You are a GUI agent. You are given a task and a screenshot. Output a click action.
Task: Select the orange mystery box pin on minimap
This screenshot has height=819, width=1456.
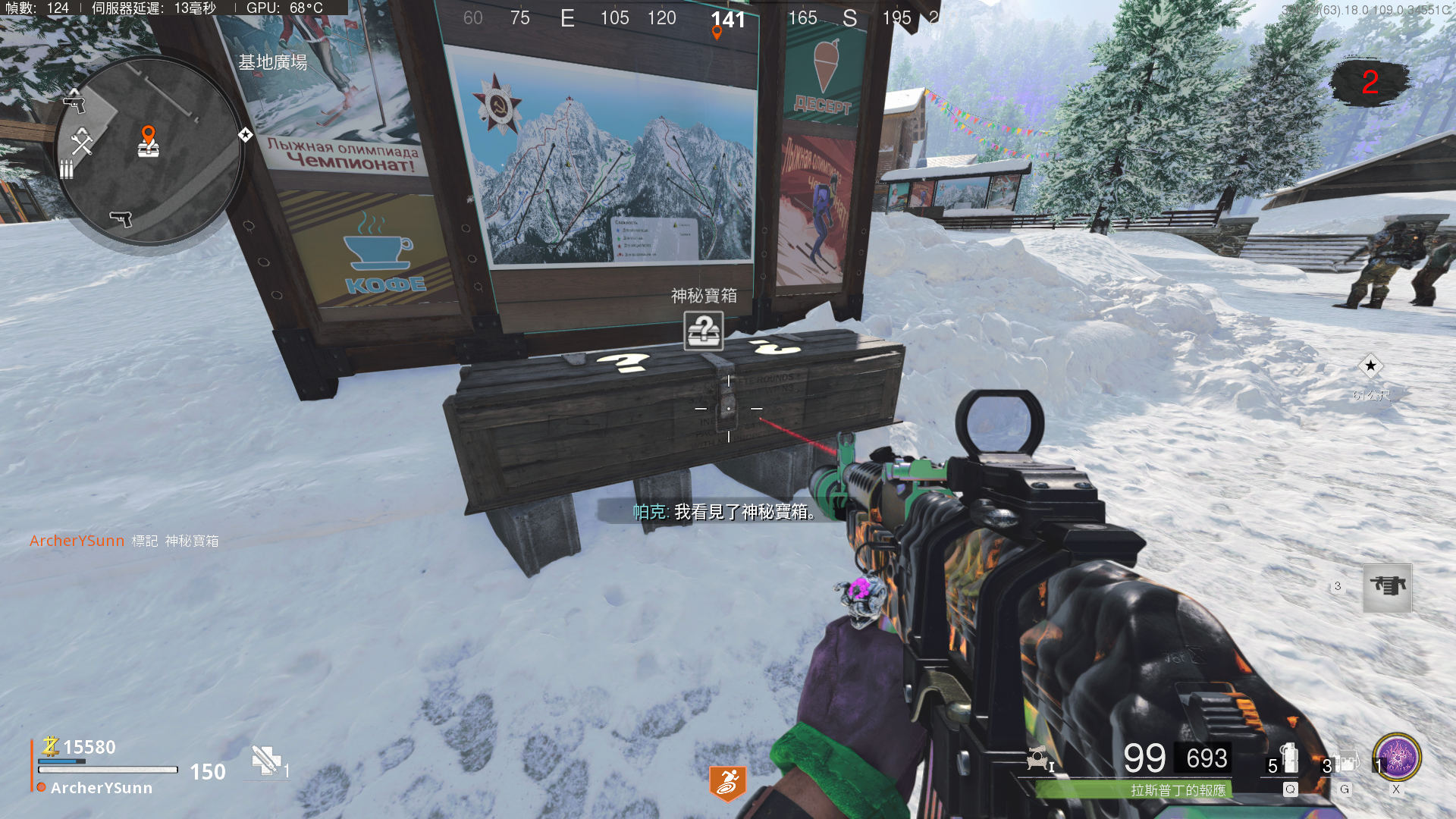point(149,141)
